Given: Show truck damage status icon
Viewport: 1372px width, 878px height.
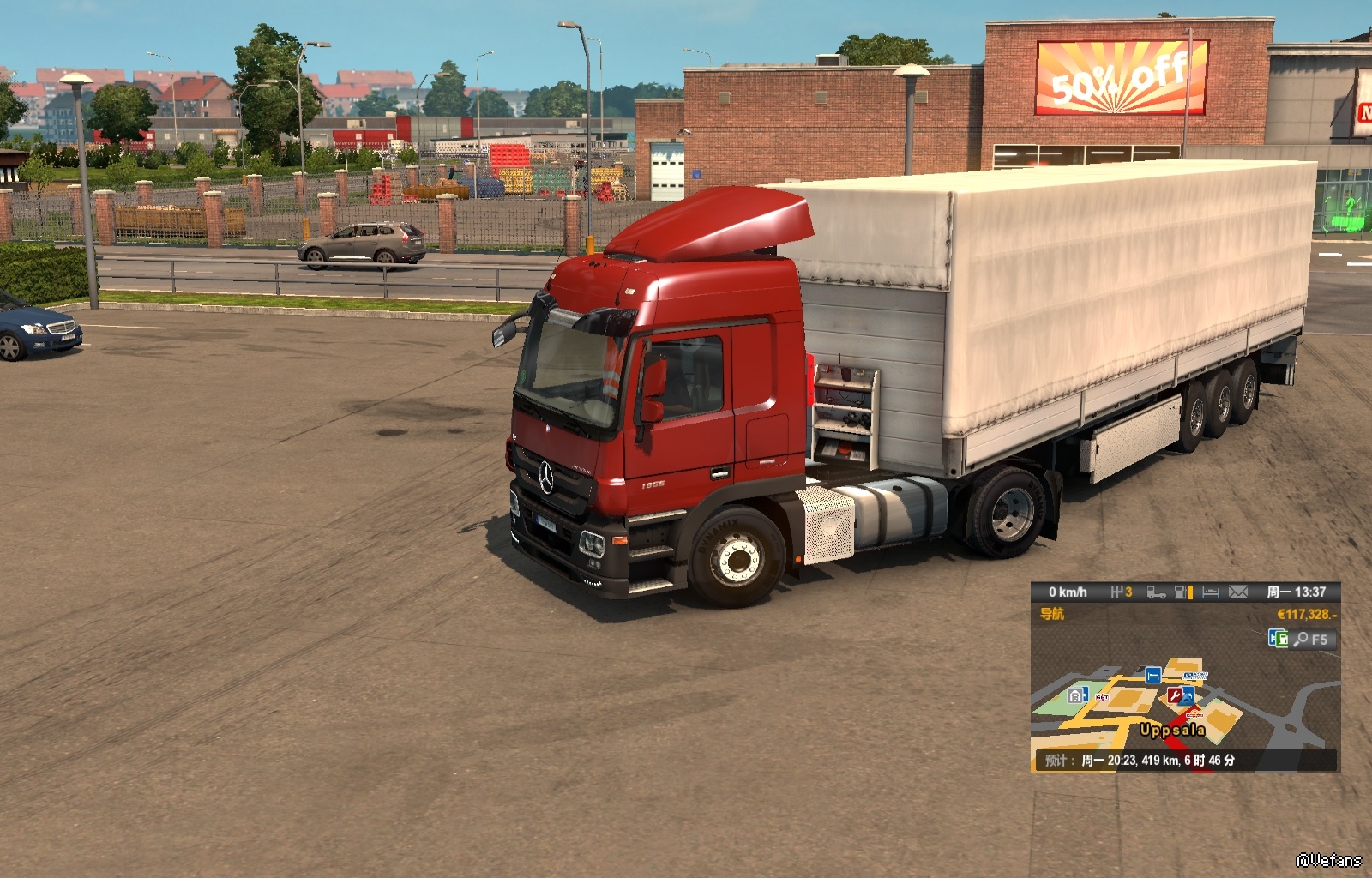Looking at the screenshot, I should 1156,592.
